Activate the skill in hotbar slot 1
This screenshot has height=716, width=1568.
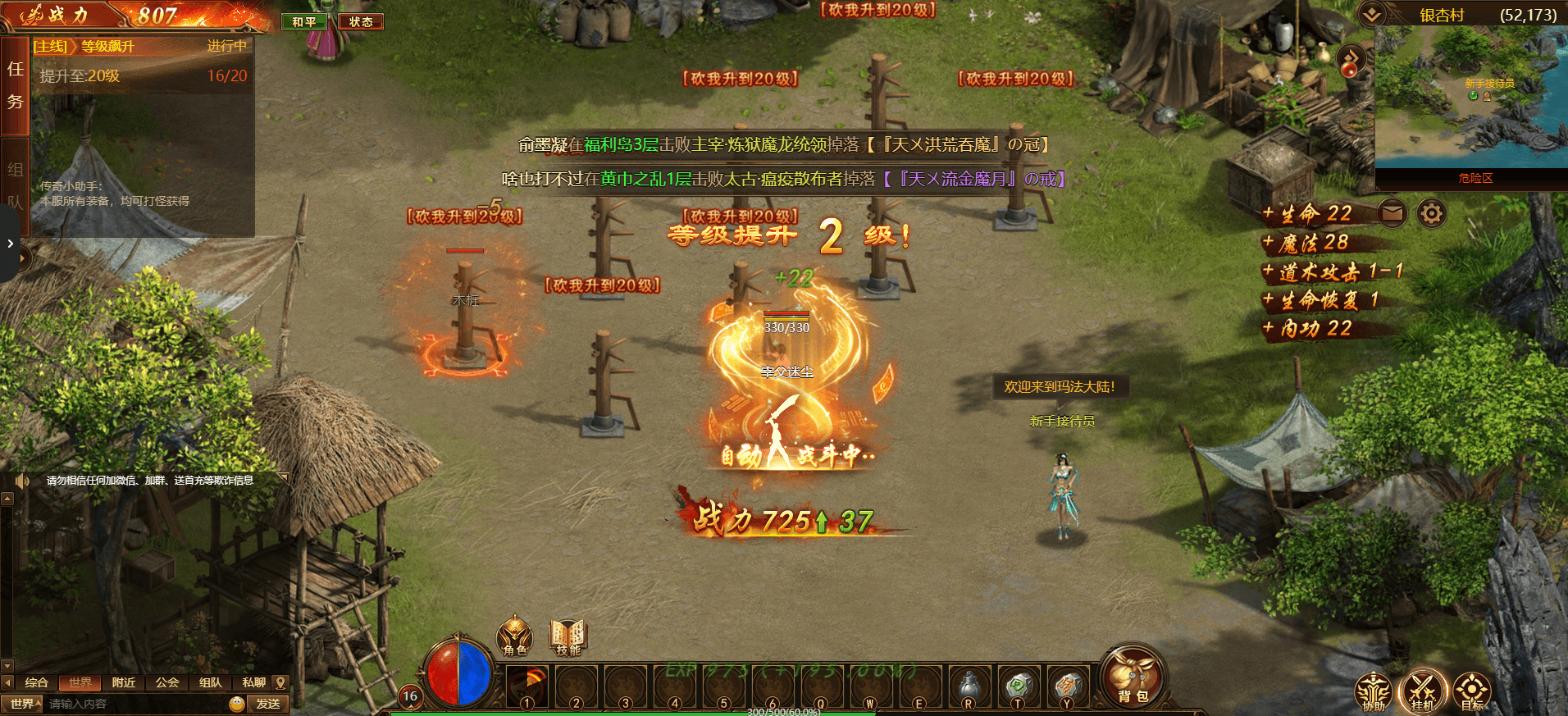pos(526,686)
